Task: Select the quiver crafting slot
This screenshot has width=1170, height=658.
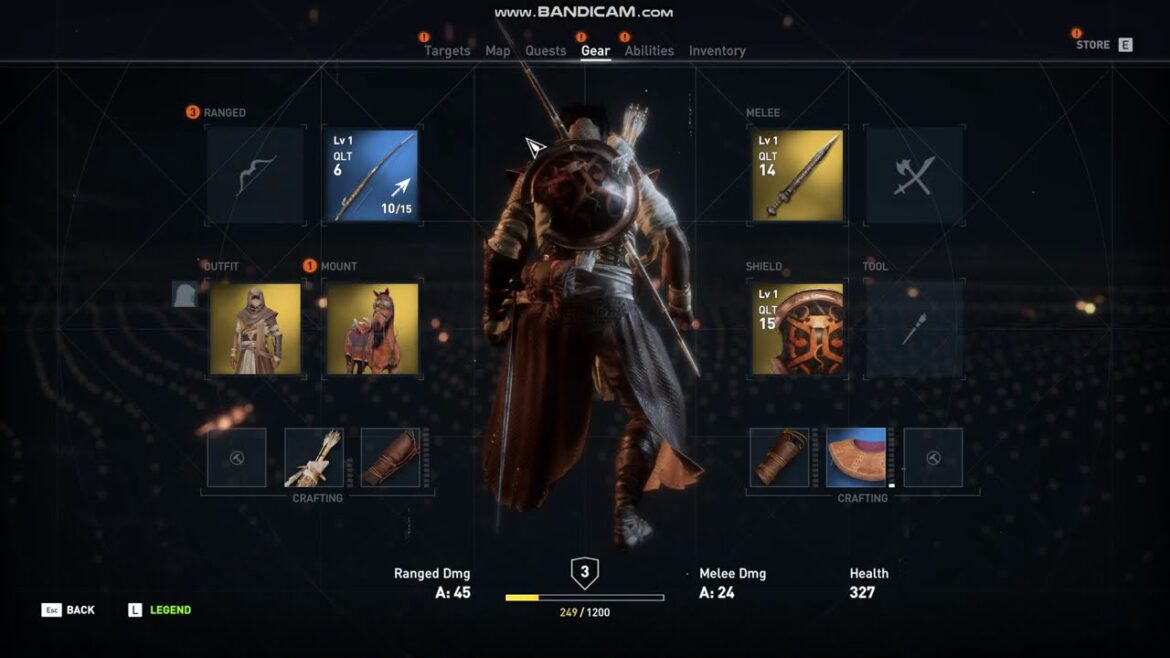Action: coord(314,458)
